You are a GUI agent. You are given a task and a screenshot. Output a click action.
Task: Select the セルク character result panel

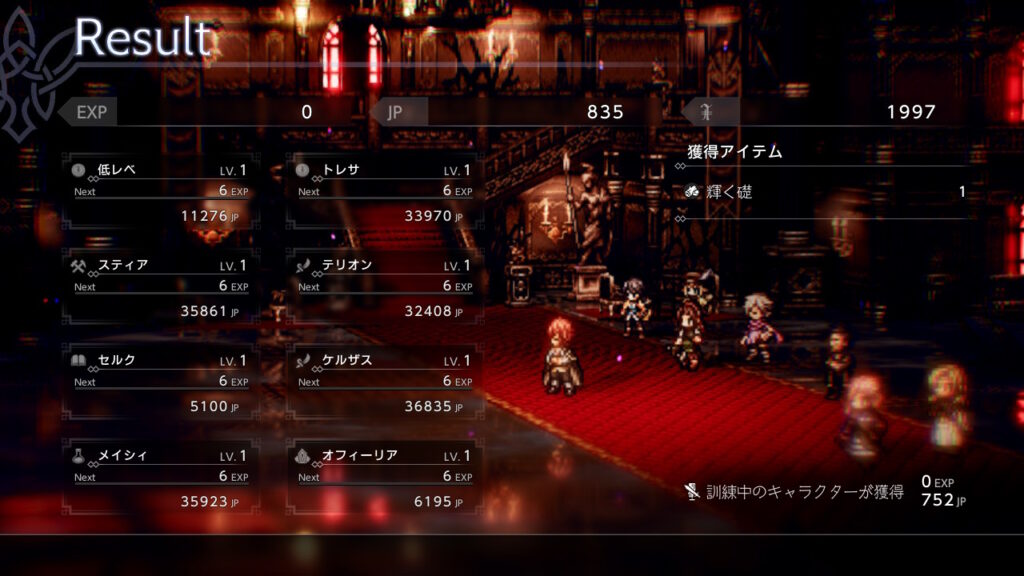[x=160, y=382]
